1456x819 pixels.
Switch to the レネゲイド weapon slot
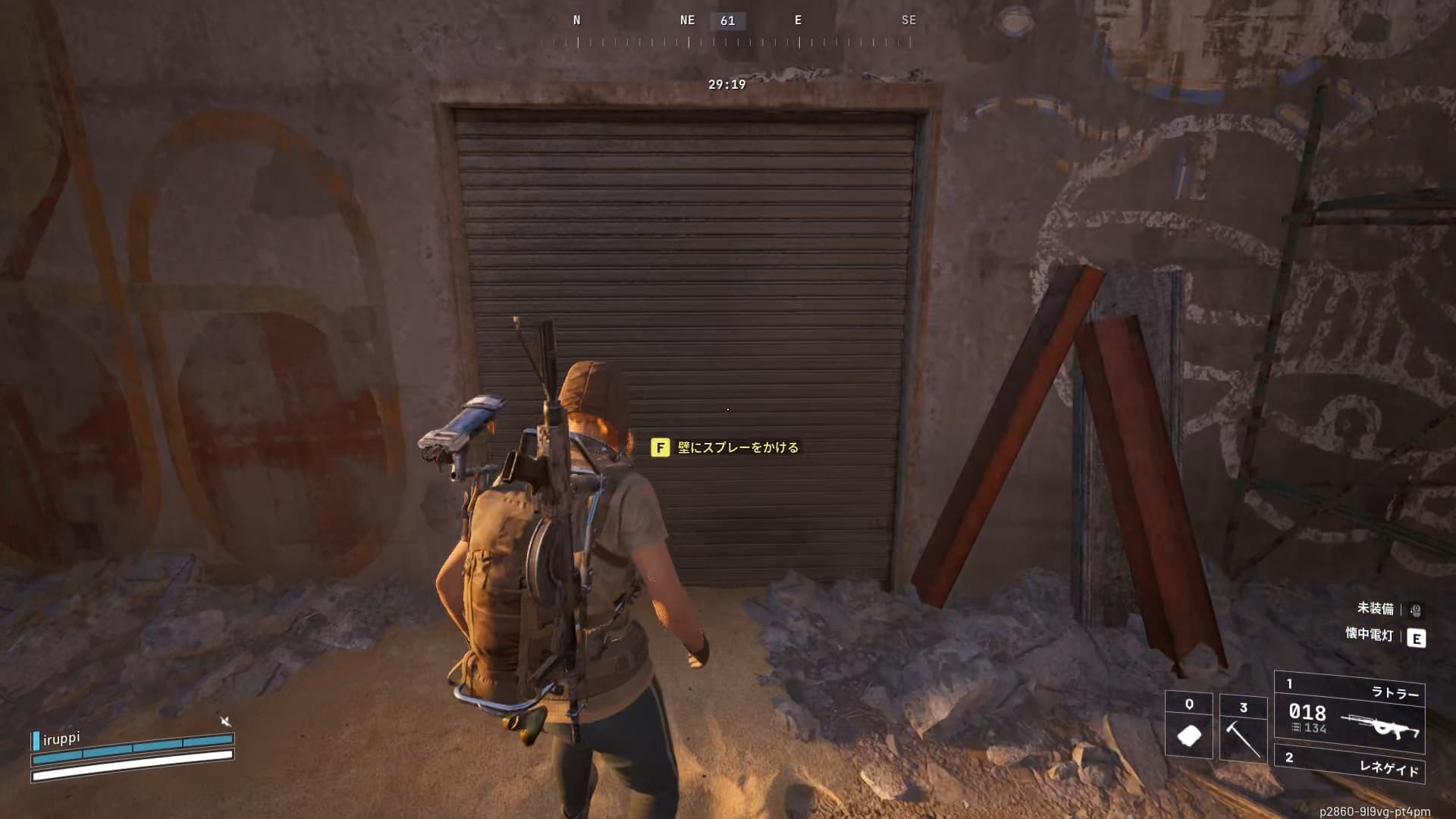click(x=1349, y=764)
